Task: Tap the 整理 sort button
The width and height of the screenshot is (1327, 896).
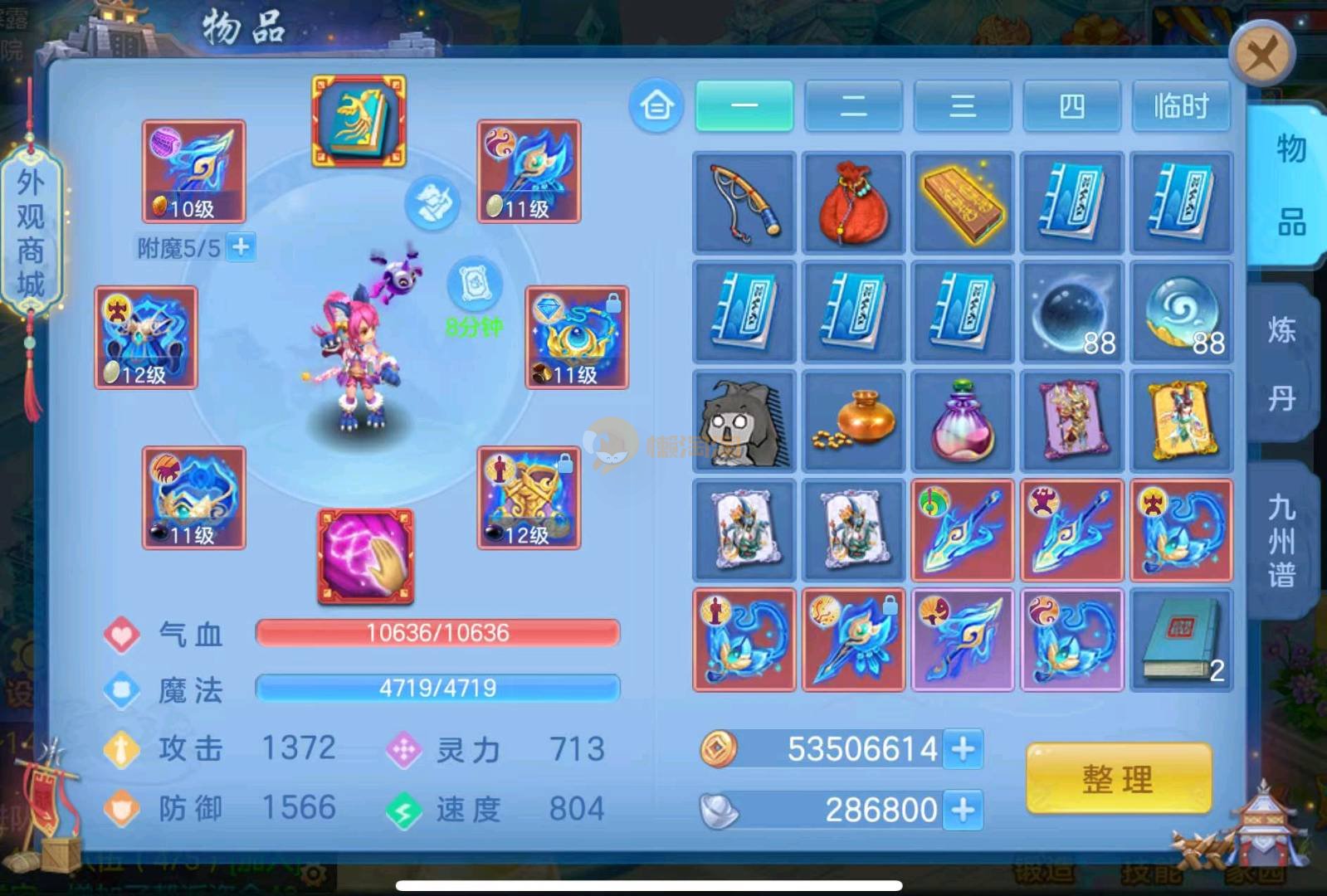Action: 1118,779
